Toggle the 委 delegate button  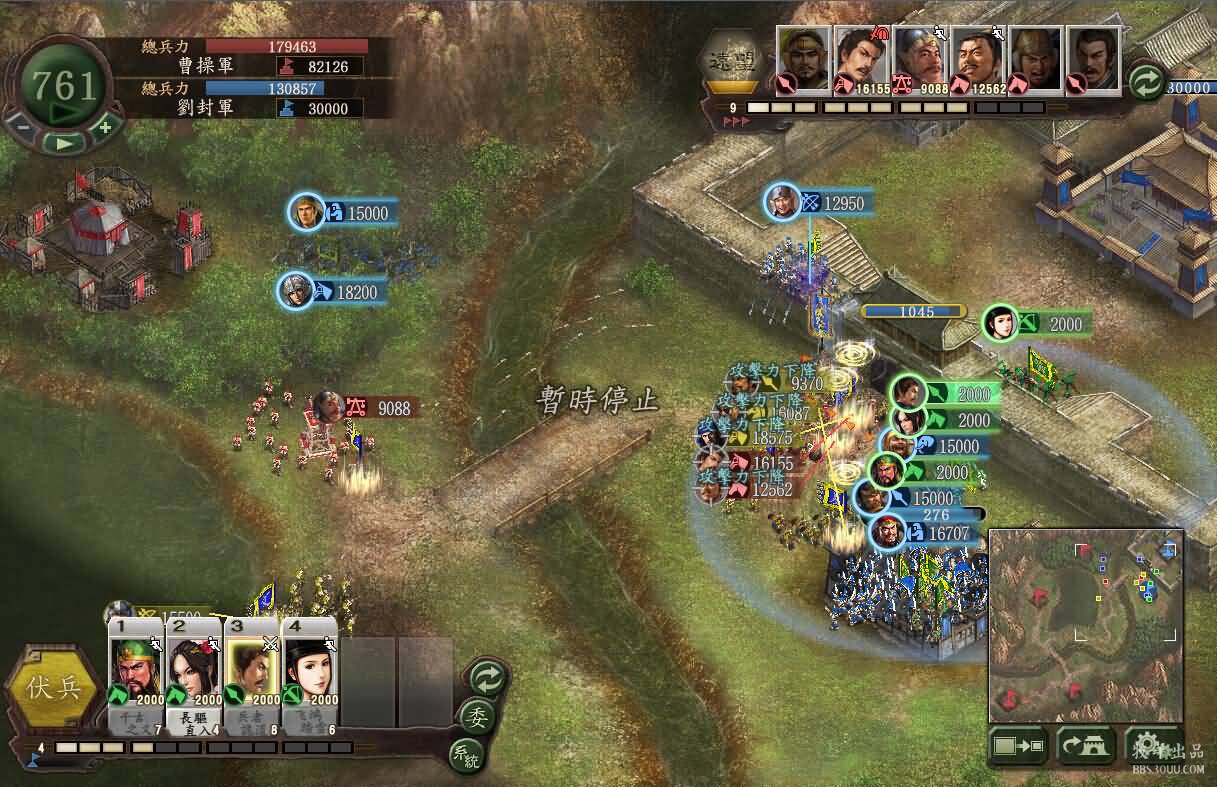point(478,716)
